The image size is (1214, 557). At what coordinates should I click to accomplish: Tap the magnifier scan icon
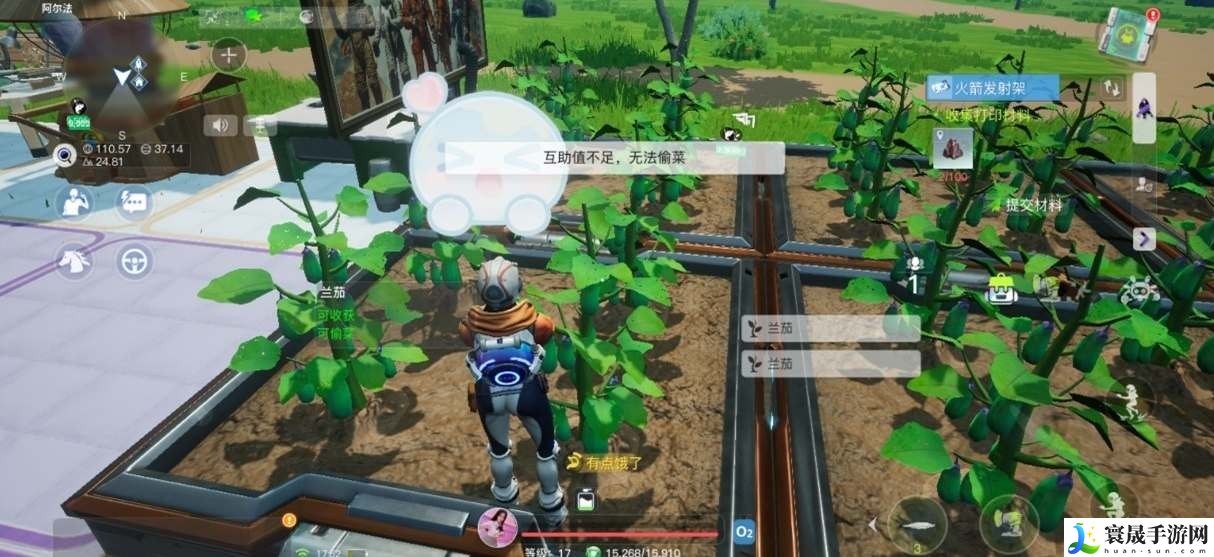coord(66,155)
